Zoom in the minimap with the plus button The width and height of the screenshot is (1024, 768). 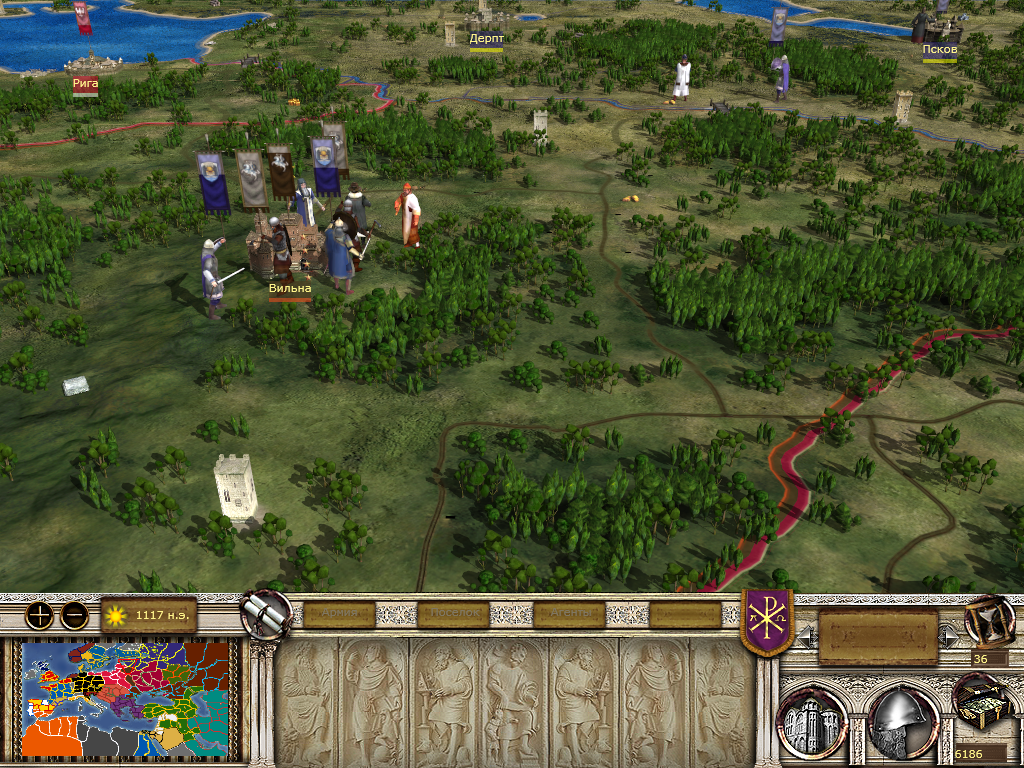click(39, 616)
